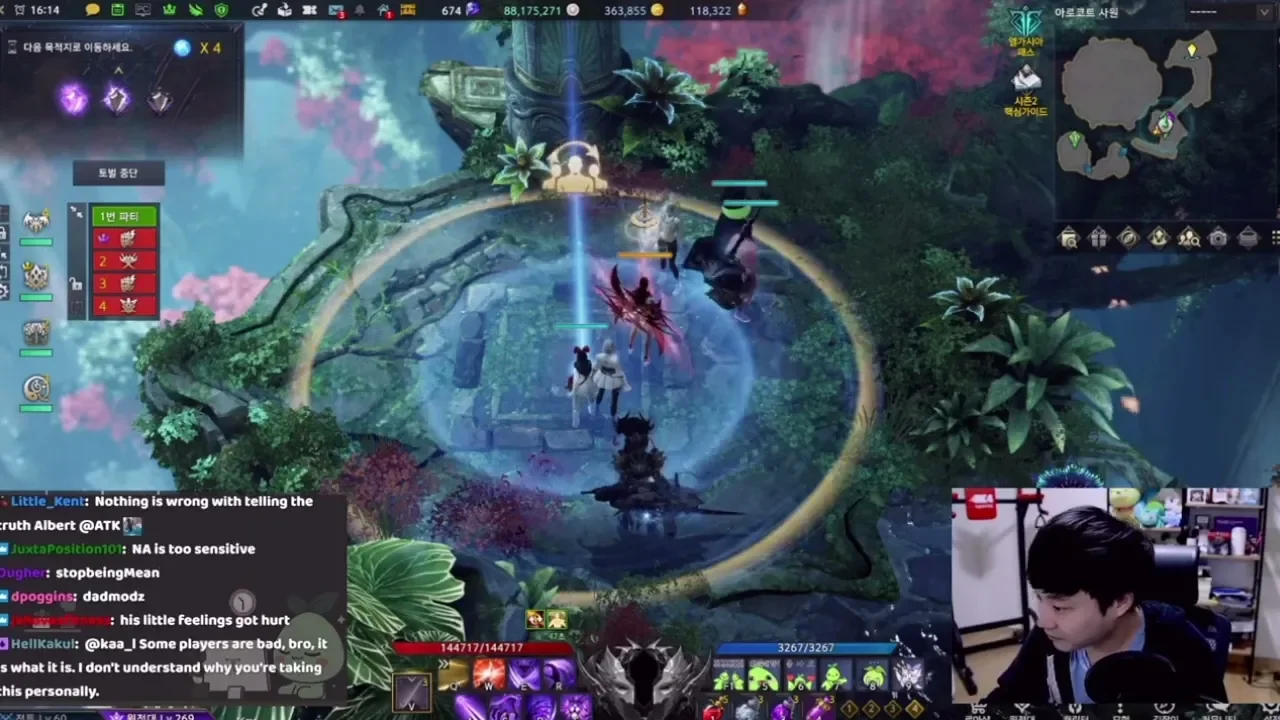
Task: Activate the orange-red W skill
Action: coord(489,675)
